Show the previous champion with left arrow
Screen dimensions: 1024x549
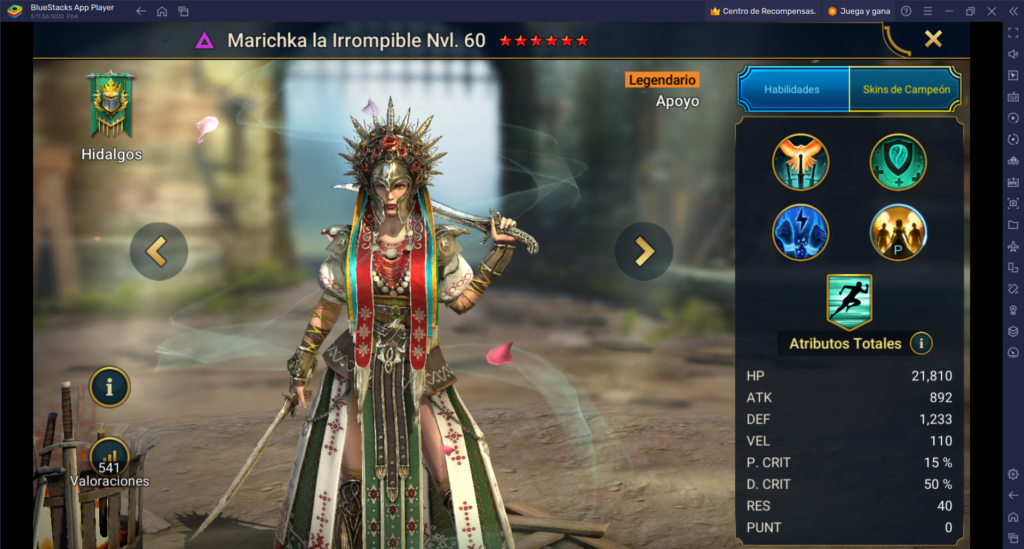coord(158,251)
